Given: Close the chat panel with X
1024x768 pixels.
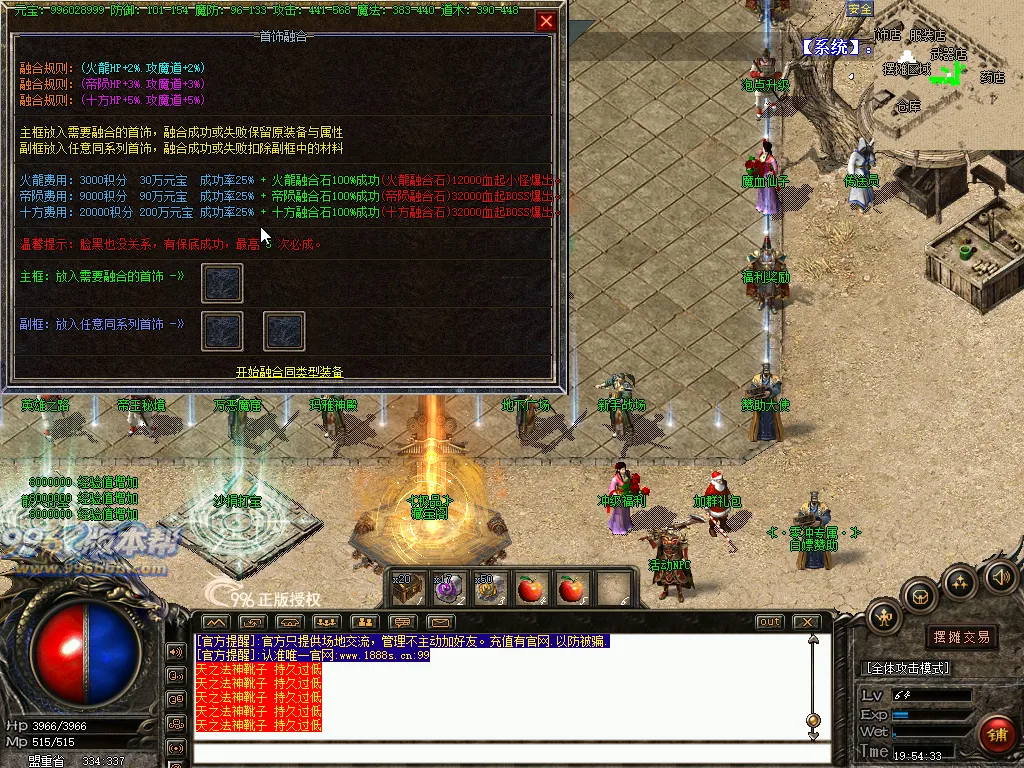Looking at the screenshot, I should tap(806, 622).
